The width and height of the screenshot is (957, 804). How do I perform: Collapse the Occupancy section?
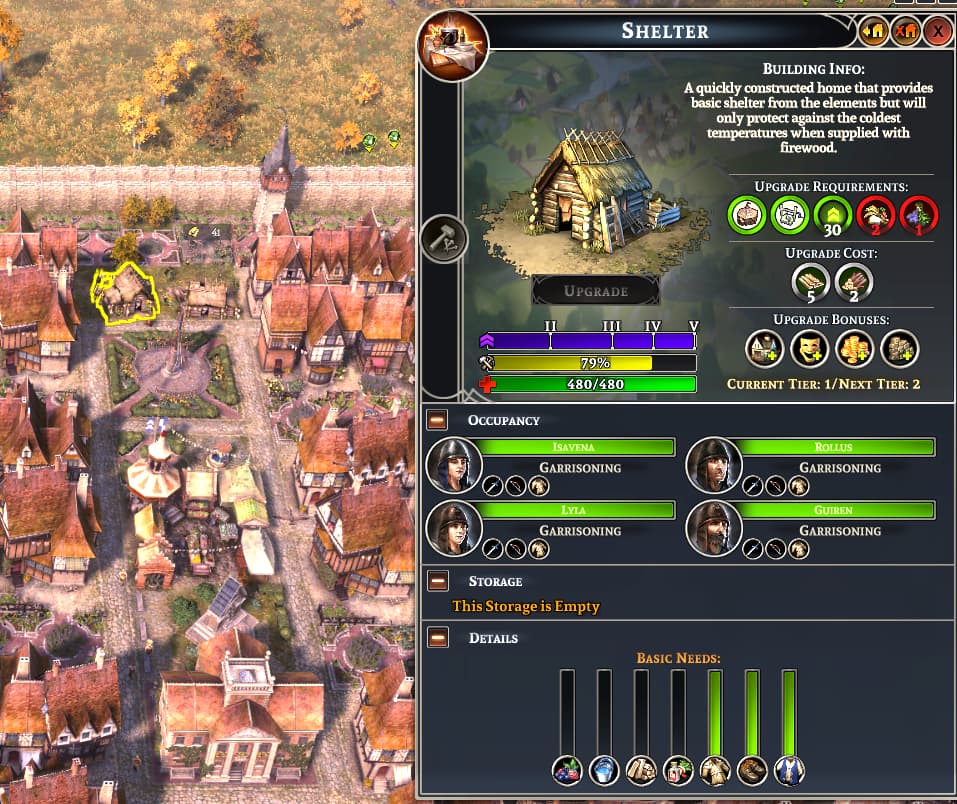[437, 420]
